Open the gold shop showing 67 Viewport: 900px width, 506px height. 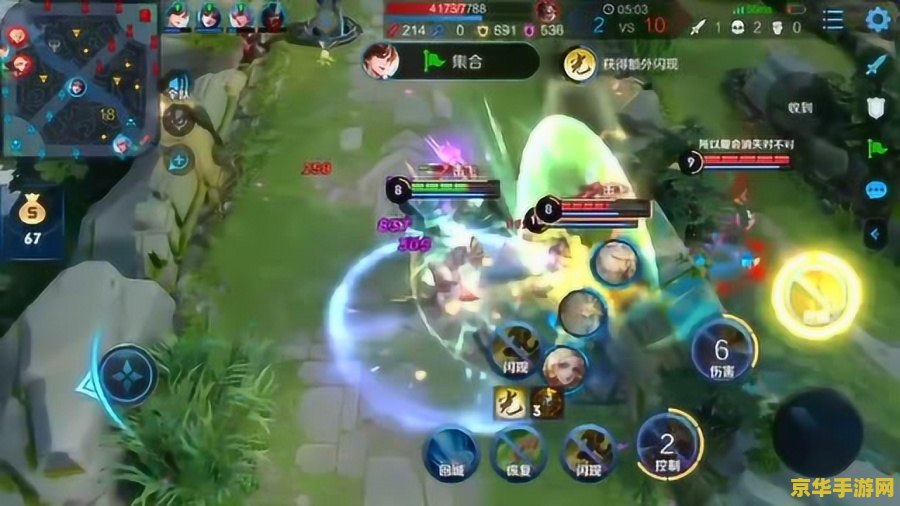click(x=33, y=220)
